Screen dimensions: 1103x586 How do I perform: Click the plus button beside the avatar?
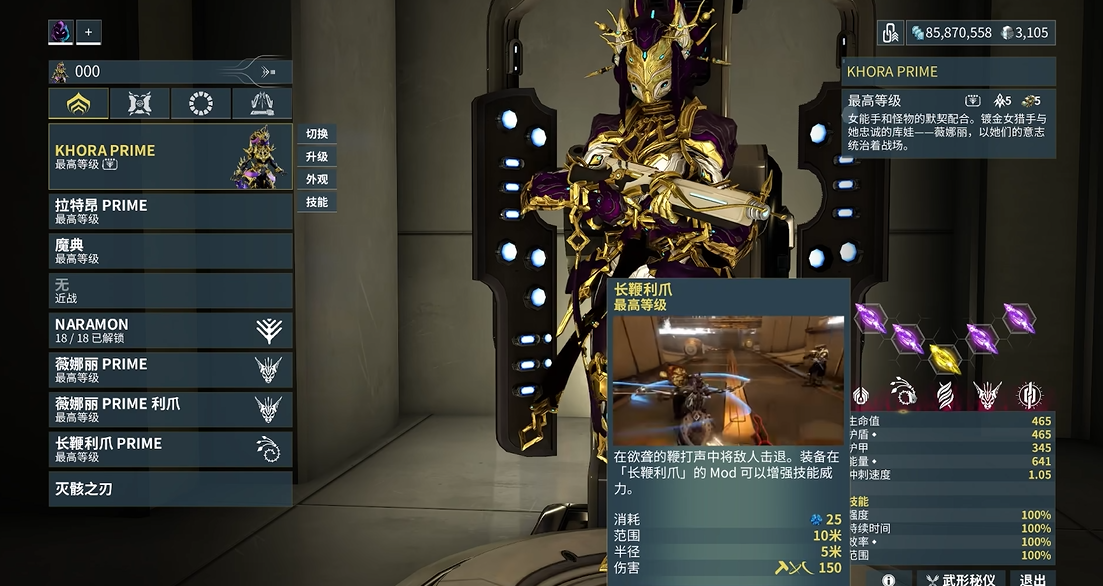(88, 32)
